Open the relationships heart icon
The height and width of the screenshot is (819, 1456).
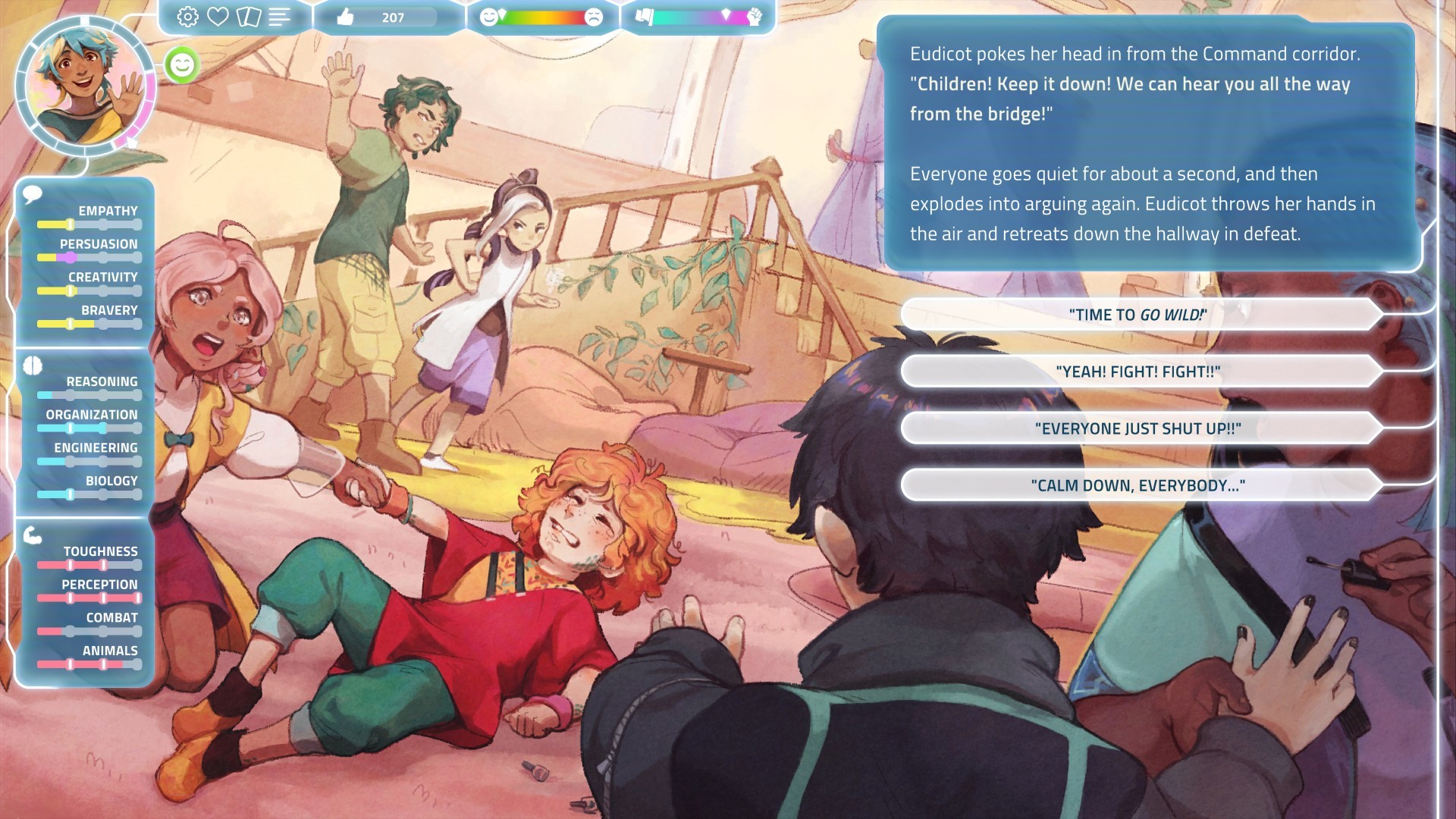click(218, 17)
